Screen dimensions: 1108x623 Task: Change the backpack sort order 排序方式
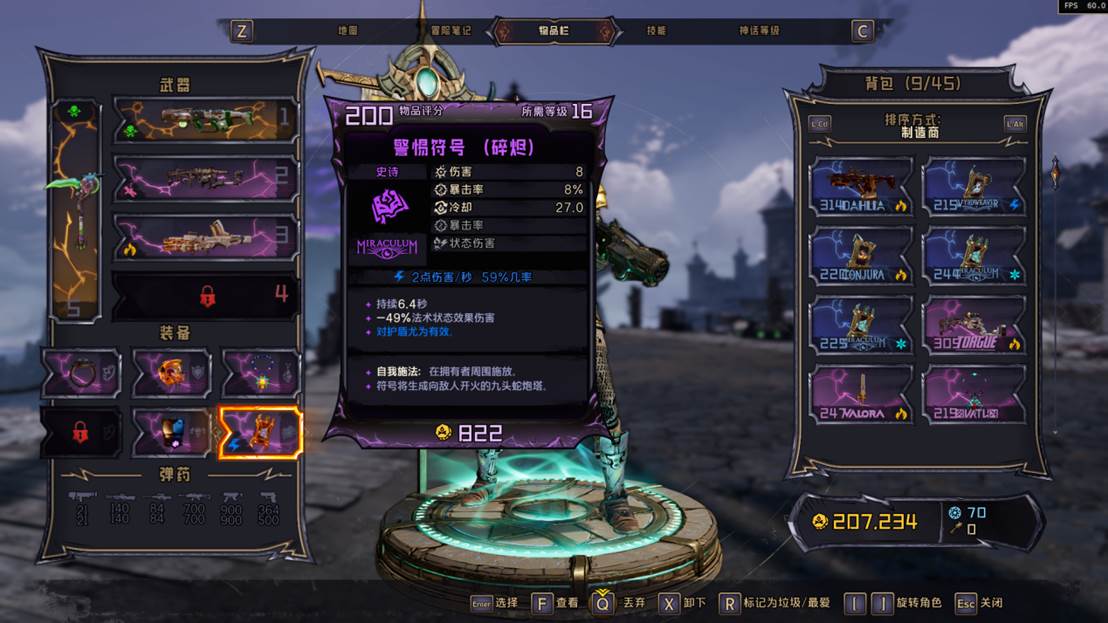pos(912,125)
